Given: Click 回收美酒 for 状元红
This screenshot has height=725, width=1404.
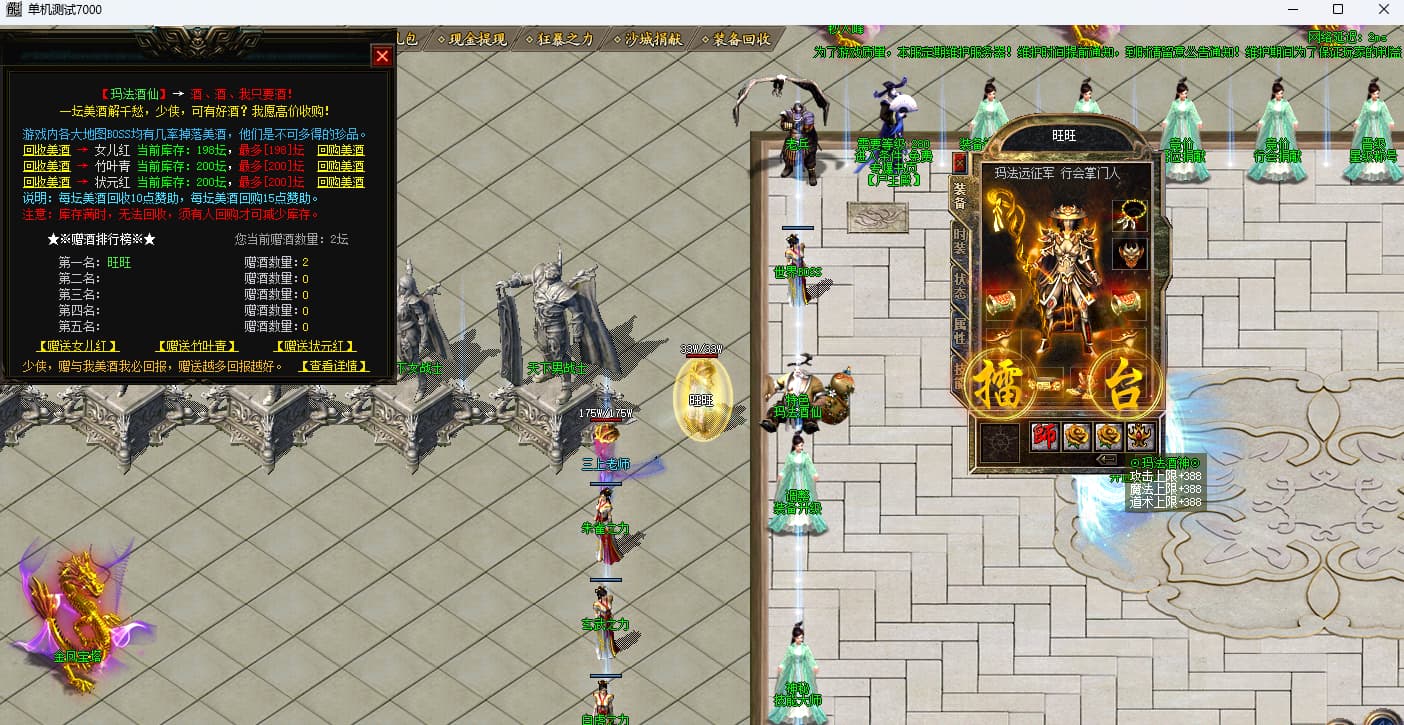Looking at the screenshot, I should (47, 183).
